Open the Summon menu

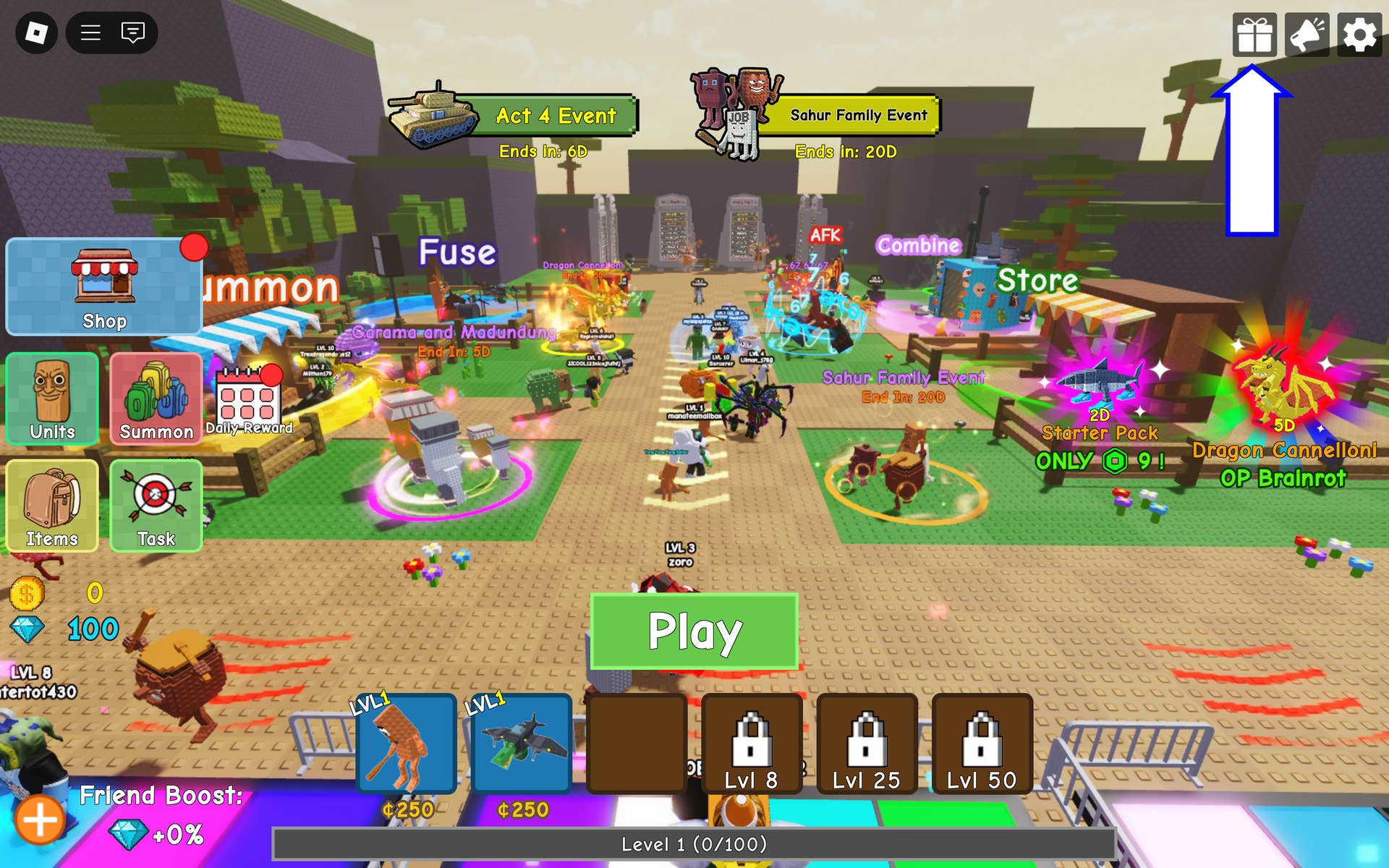155,399
